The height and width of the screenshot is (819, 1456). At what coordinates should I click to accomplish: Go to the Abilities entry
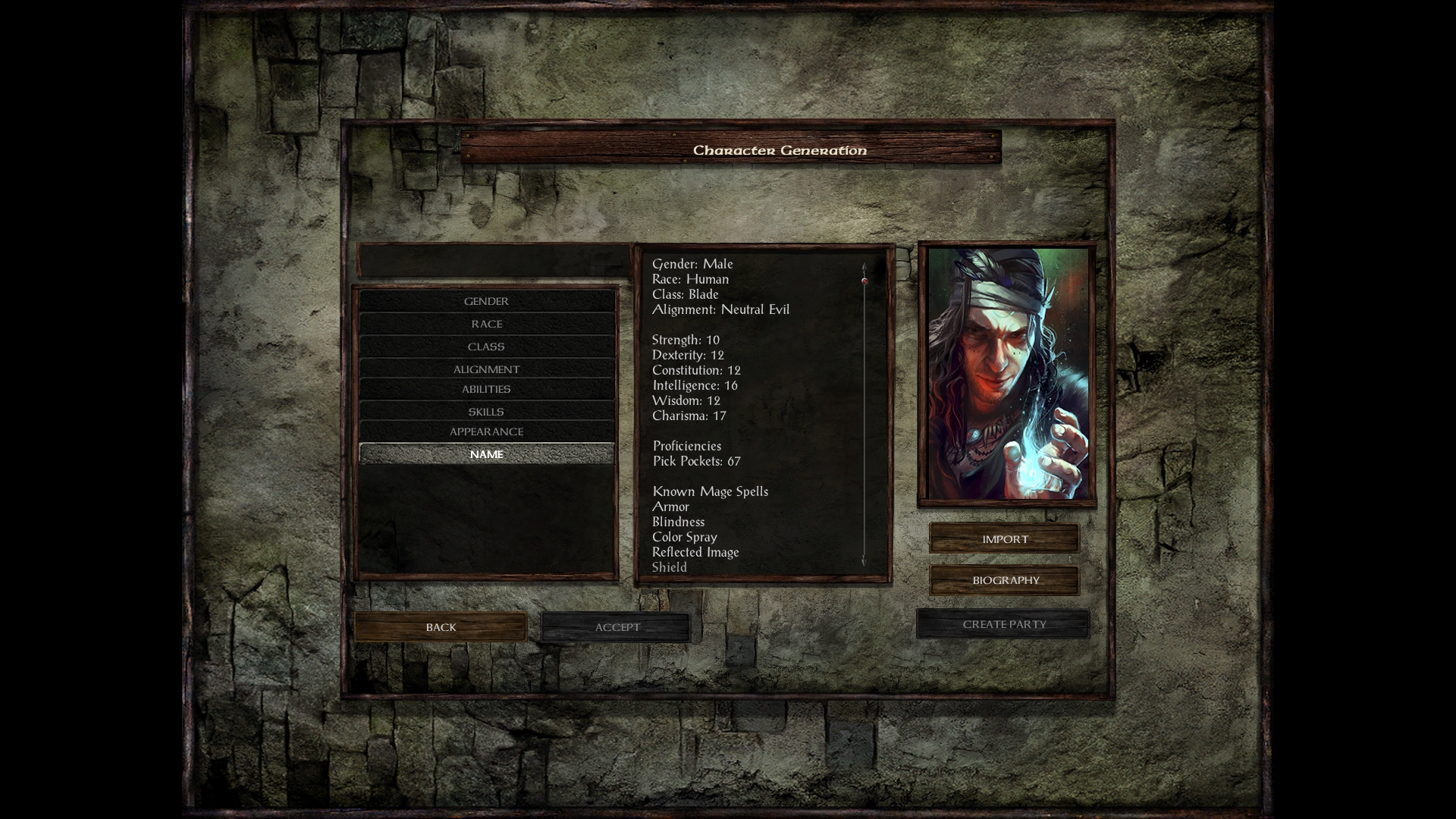tap(486, 389)
